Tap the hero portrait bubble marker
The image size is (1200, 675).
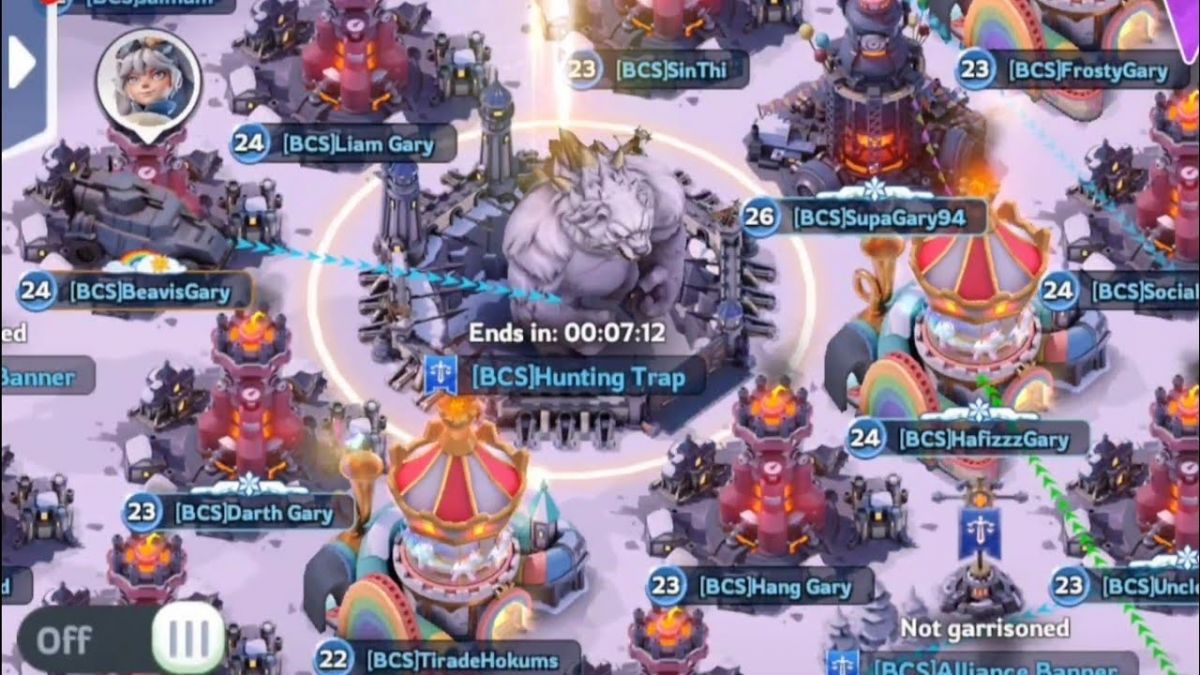point(148,80)
